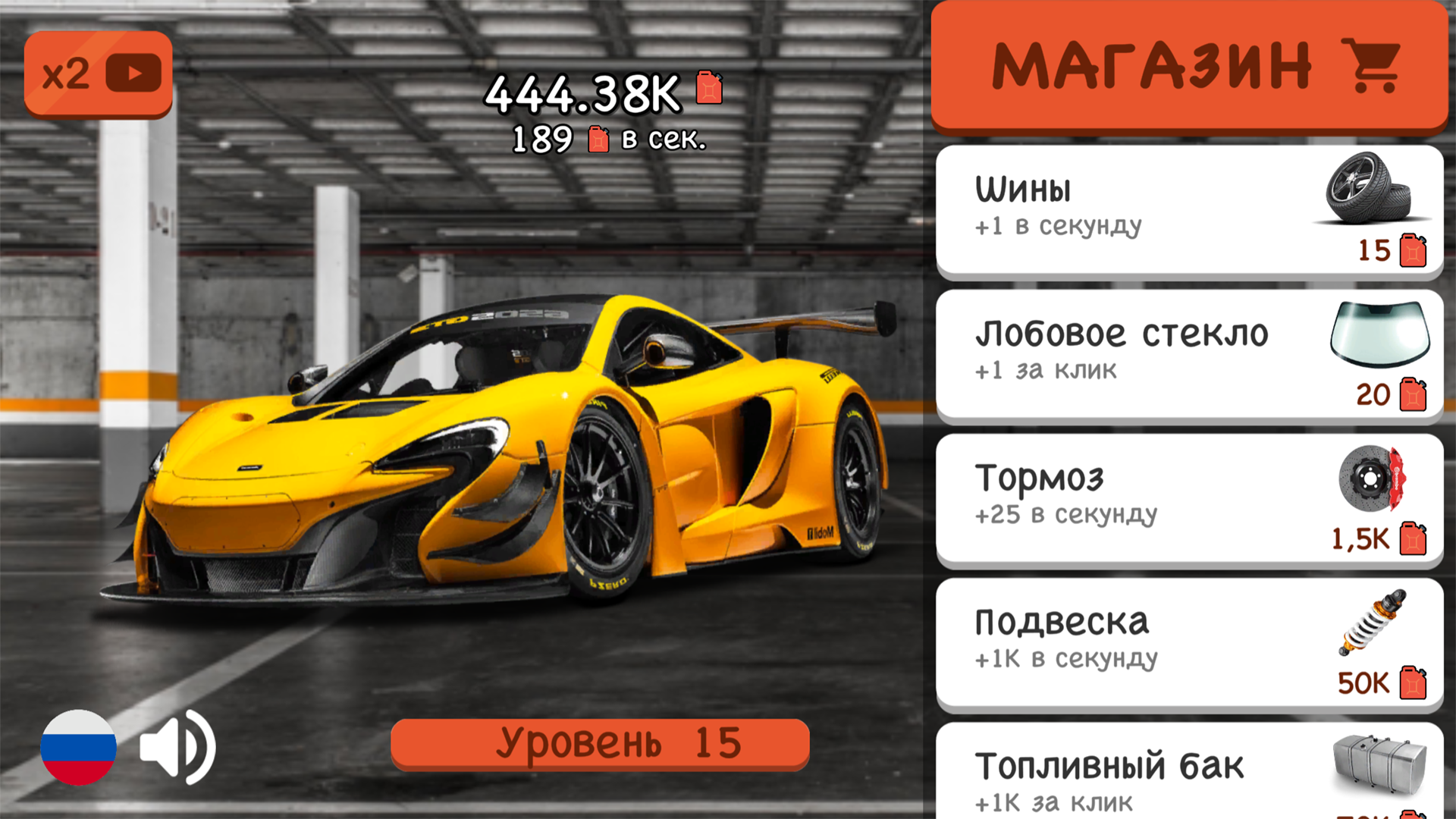Click the YouTube icon in the x2 button
This screenshot has height=819, width=1456.
point(133,73)
